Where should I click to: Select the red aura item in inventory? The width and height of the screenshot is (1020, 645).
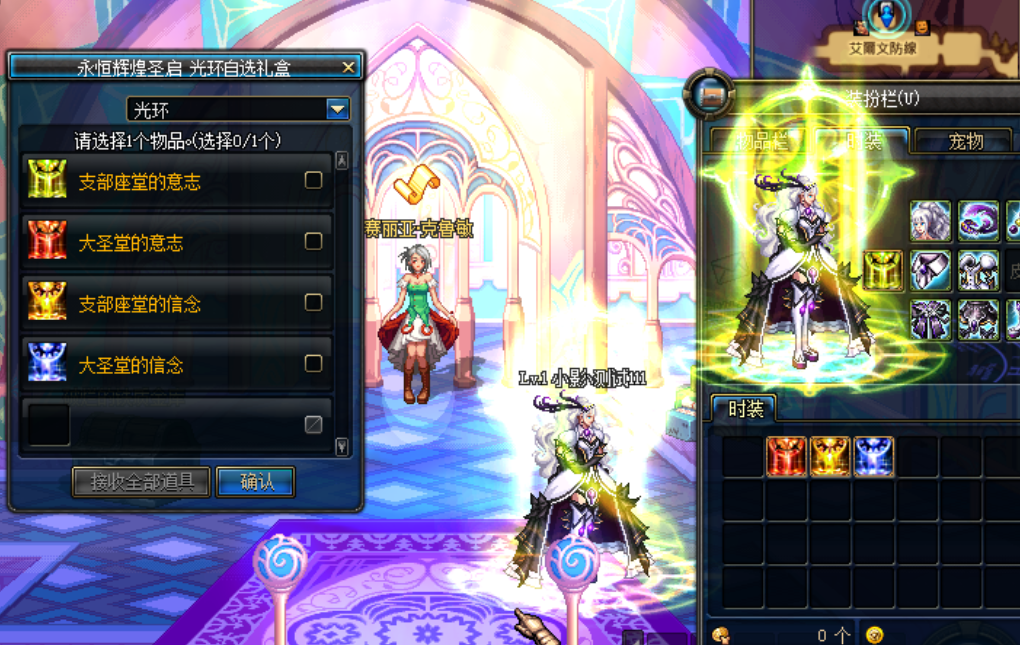(786, 456)
